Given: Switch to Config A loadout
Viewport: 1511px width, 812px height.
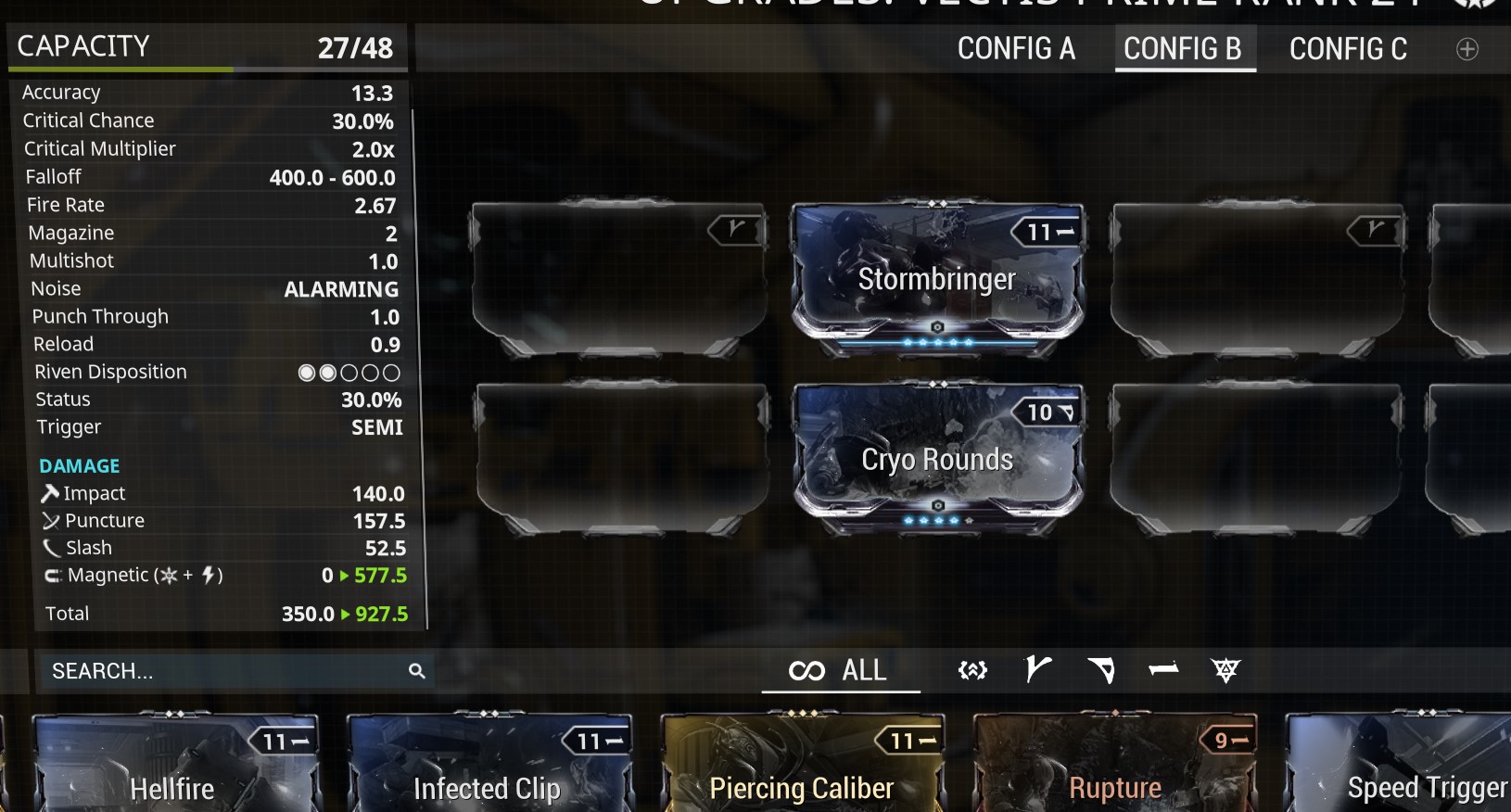Looking at the screenshot, I should click(x=1016, y=48).
